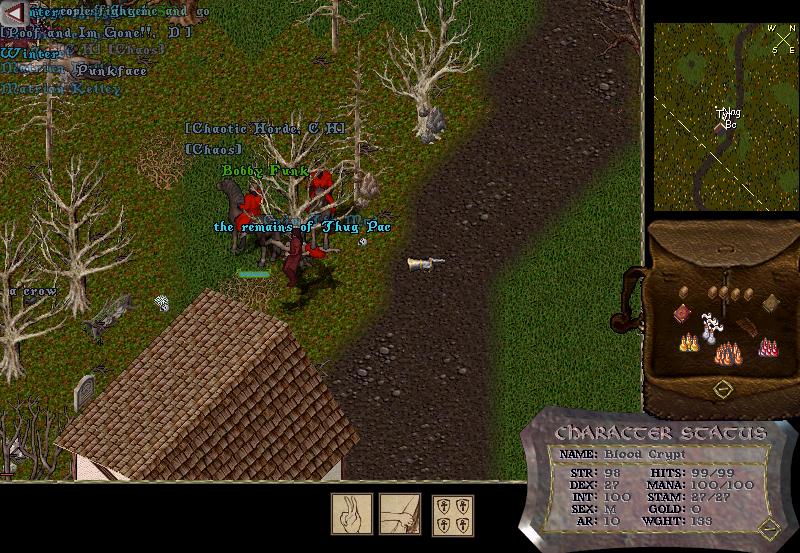Activate the praying hands skill icon

352,513
